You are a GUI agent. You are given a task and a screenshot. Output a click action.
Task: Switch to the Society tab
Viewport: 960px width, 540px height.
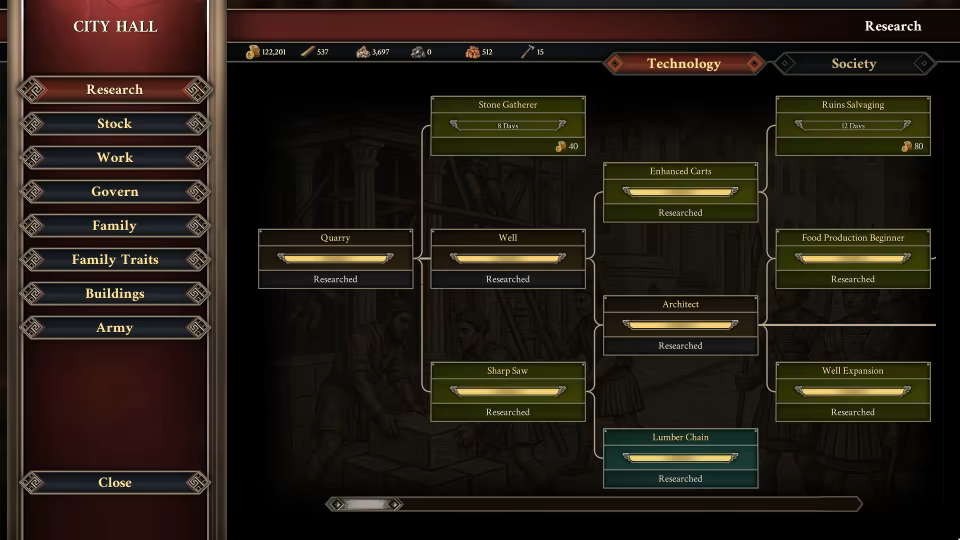(x=853, y=64)
